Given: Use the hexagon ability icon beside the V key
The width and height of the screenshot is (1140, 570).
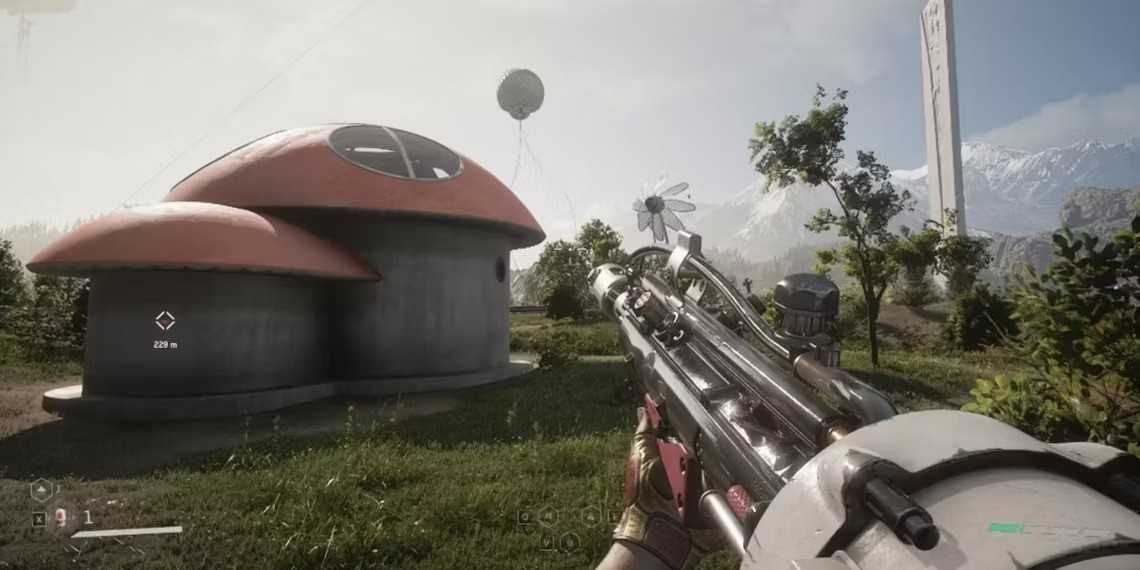Looking at the screenshot, I should click(x=569, y=542).
